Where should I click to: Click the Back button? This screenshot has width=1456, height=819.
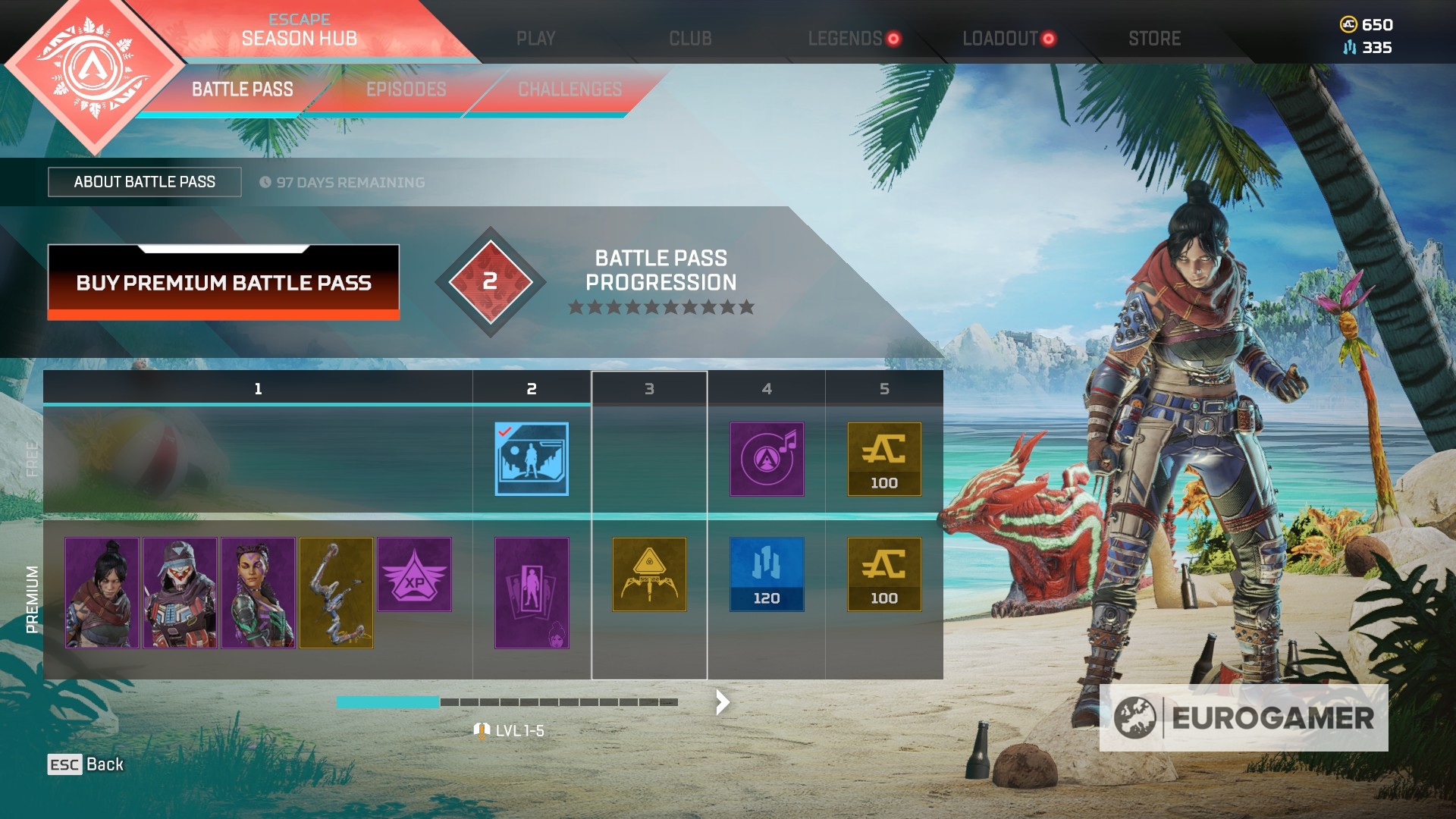click(86, 764)
